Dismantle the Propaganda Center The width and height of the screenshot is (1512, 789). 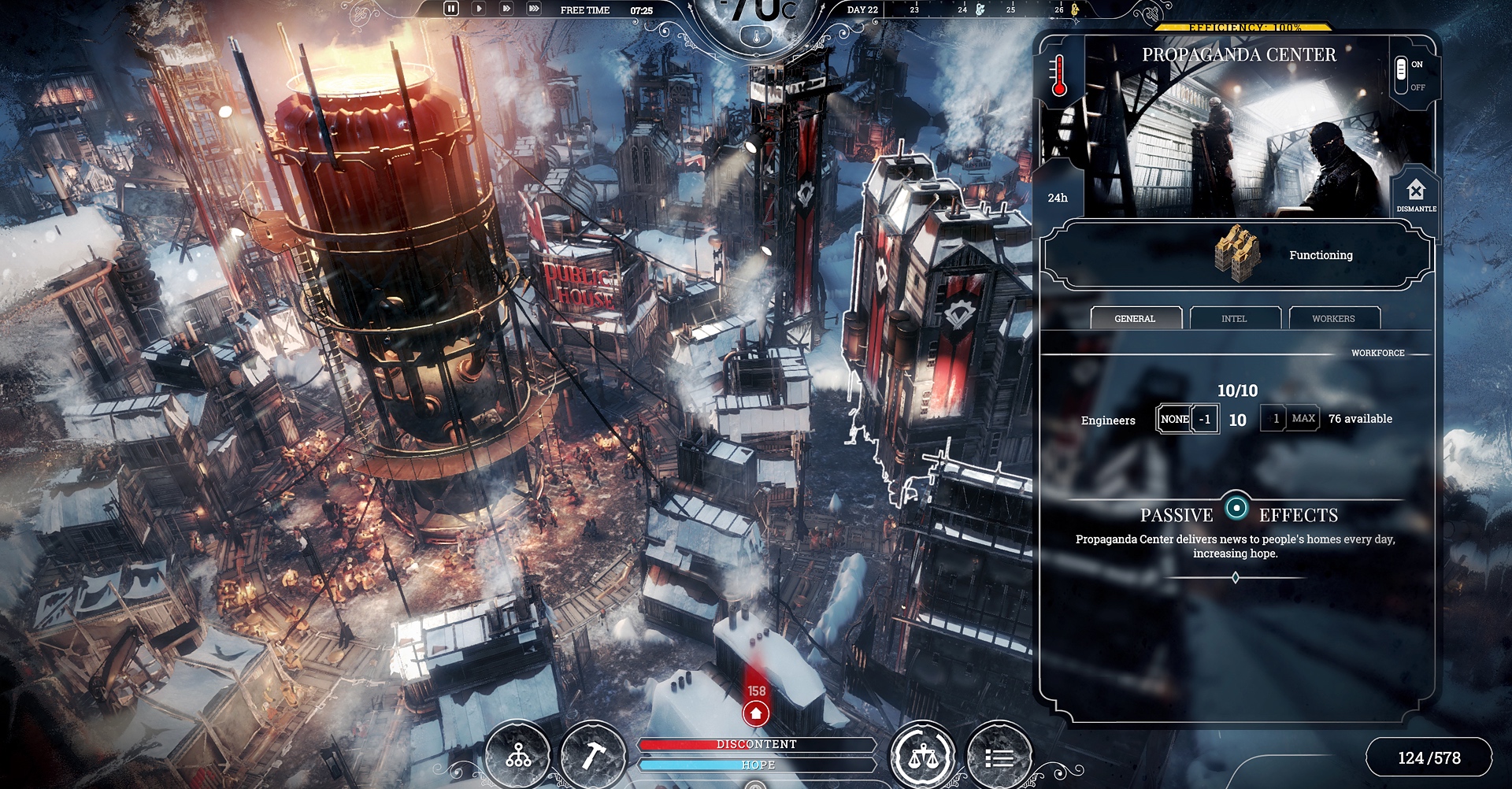[x=1416, y=194]
